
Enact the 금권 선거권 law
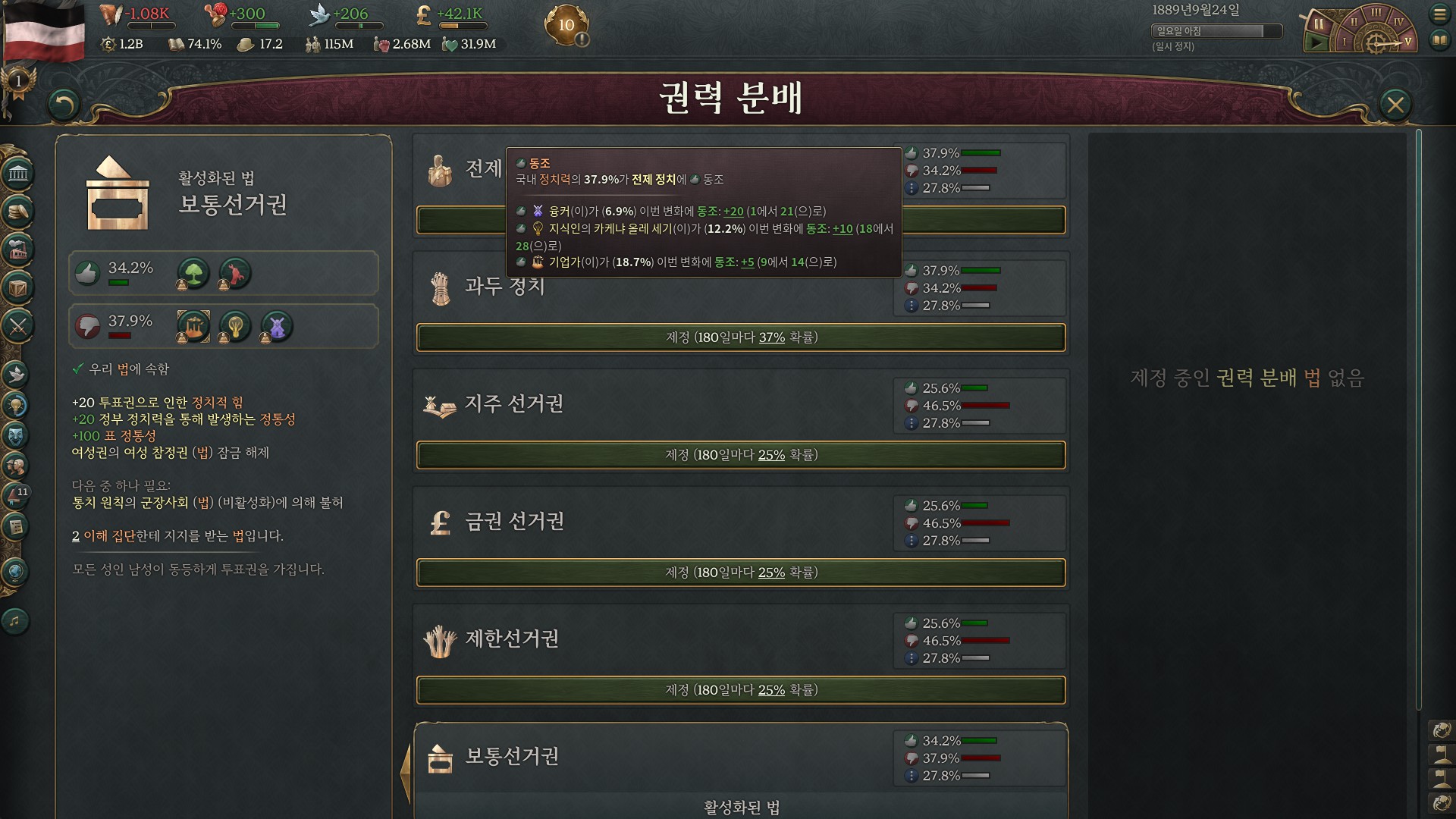click(x=741, y=573)
